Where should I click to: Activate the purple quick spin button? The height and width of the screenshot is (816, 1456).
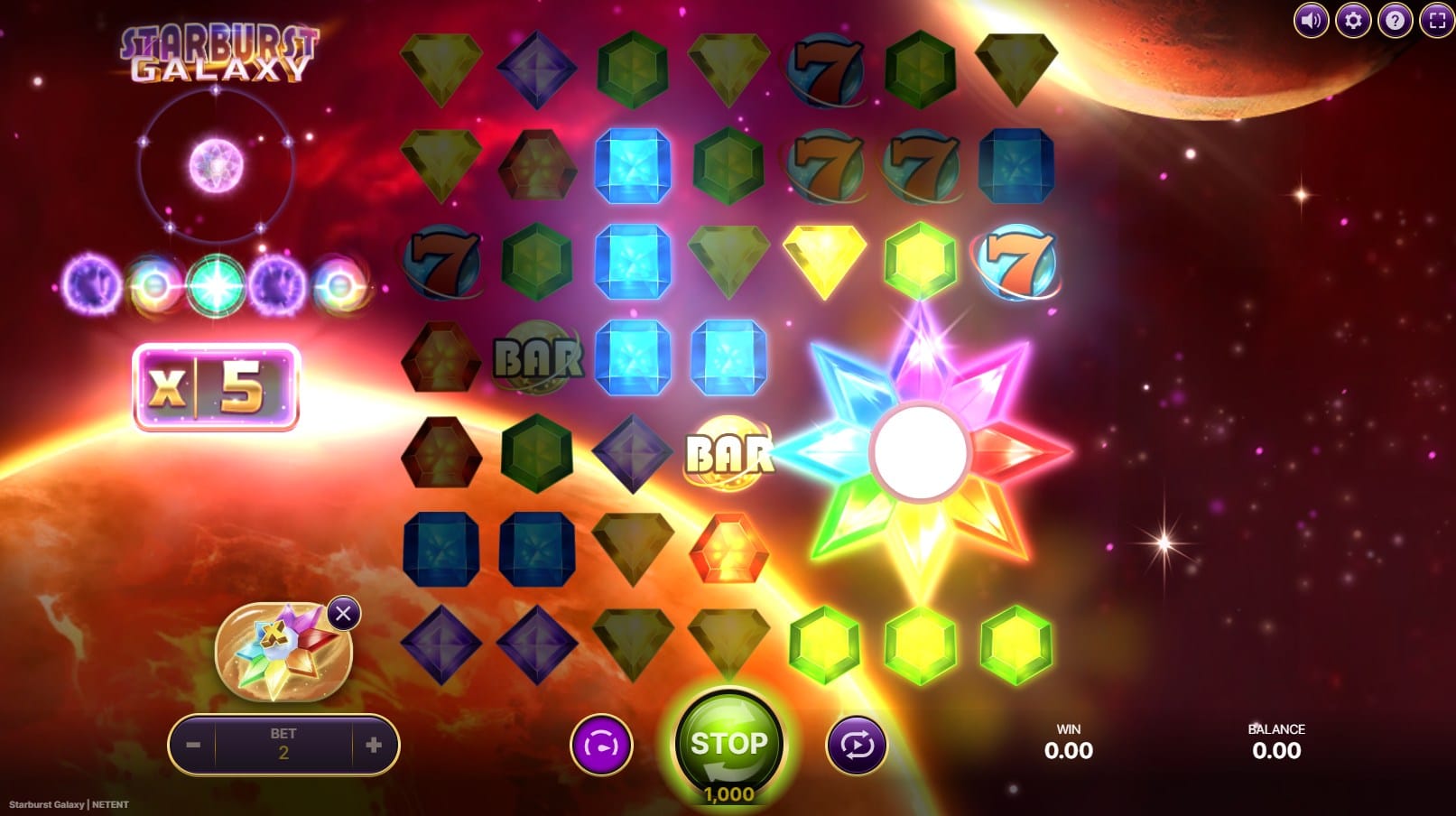coord(601,745)
